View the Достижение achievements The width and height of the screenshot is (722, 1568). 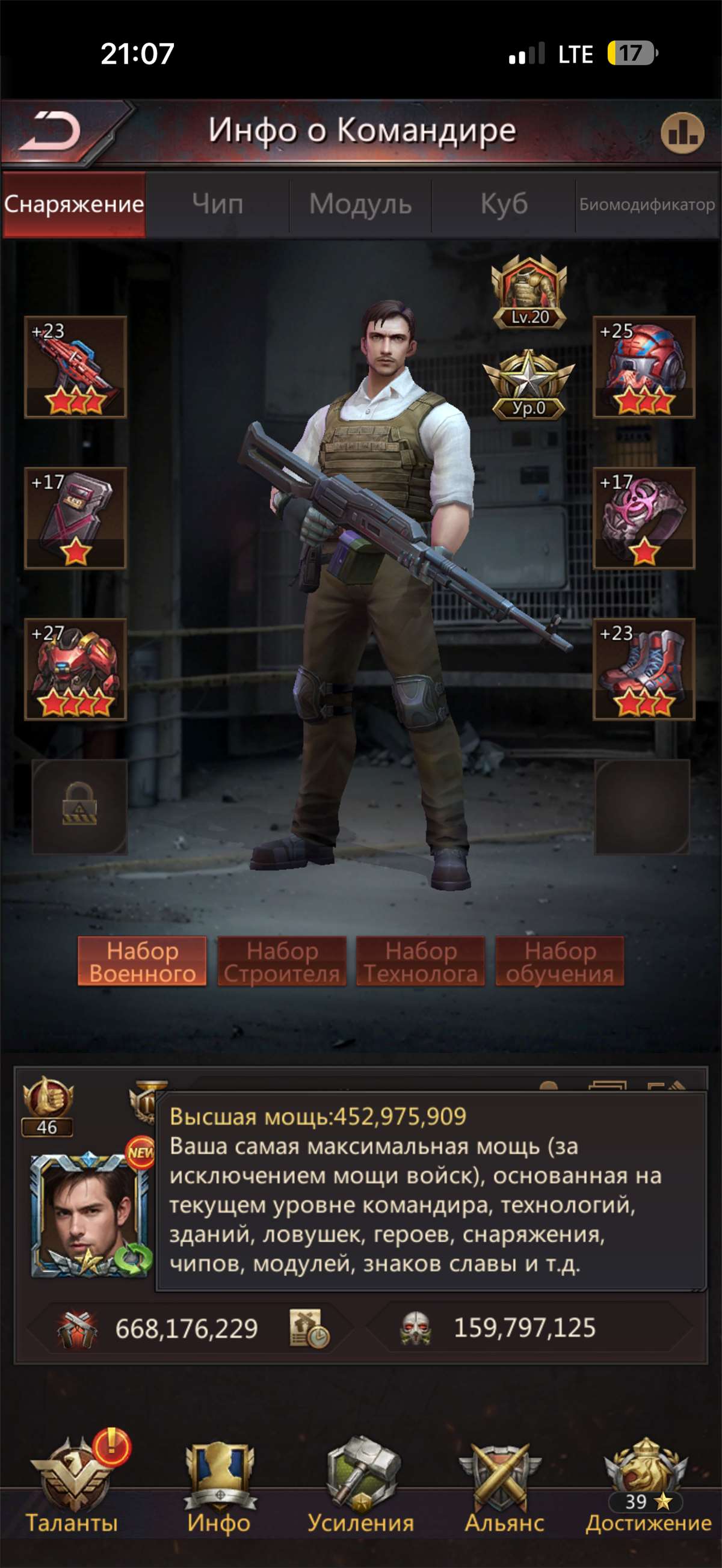click(x=648, y=1485)
